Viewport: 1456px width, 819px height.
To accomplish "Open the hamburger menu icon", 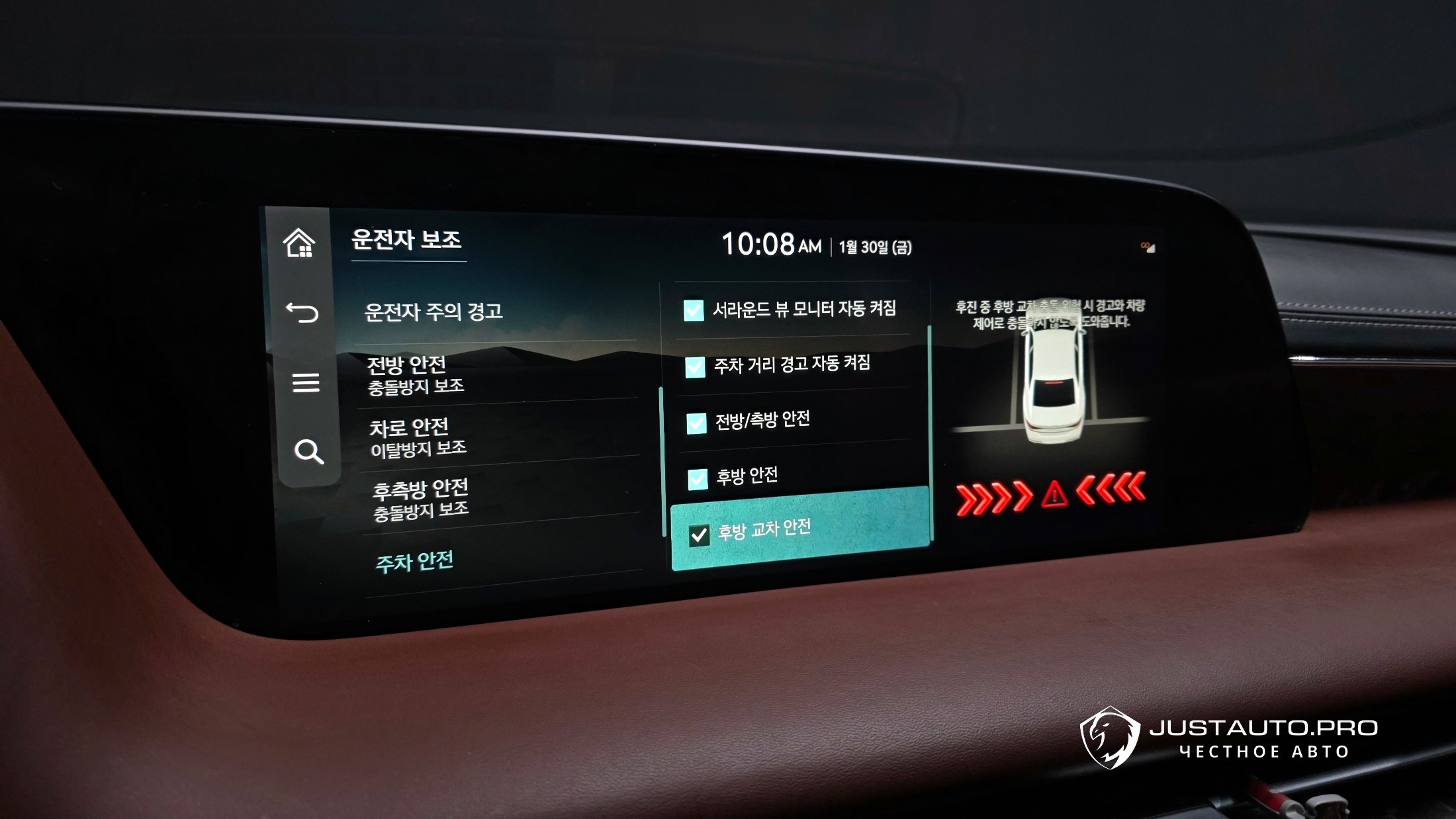I will [x=306, y=382].
